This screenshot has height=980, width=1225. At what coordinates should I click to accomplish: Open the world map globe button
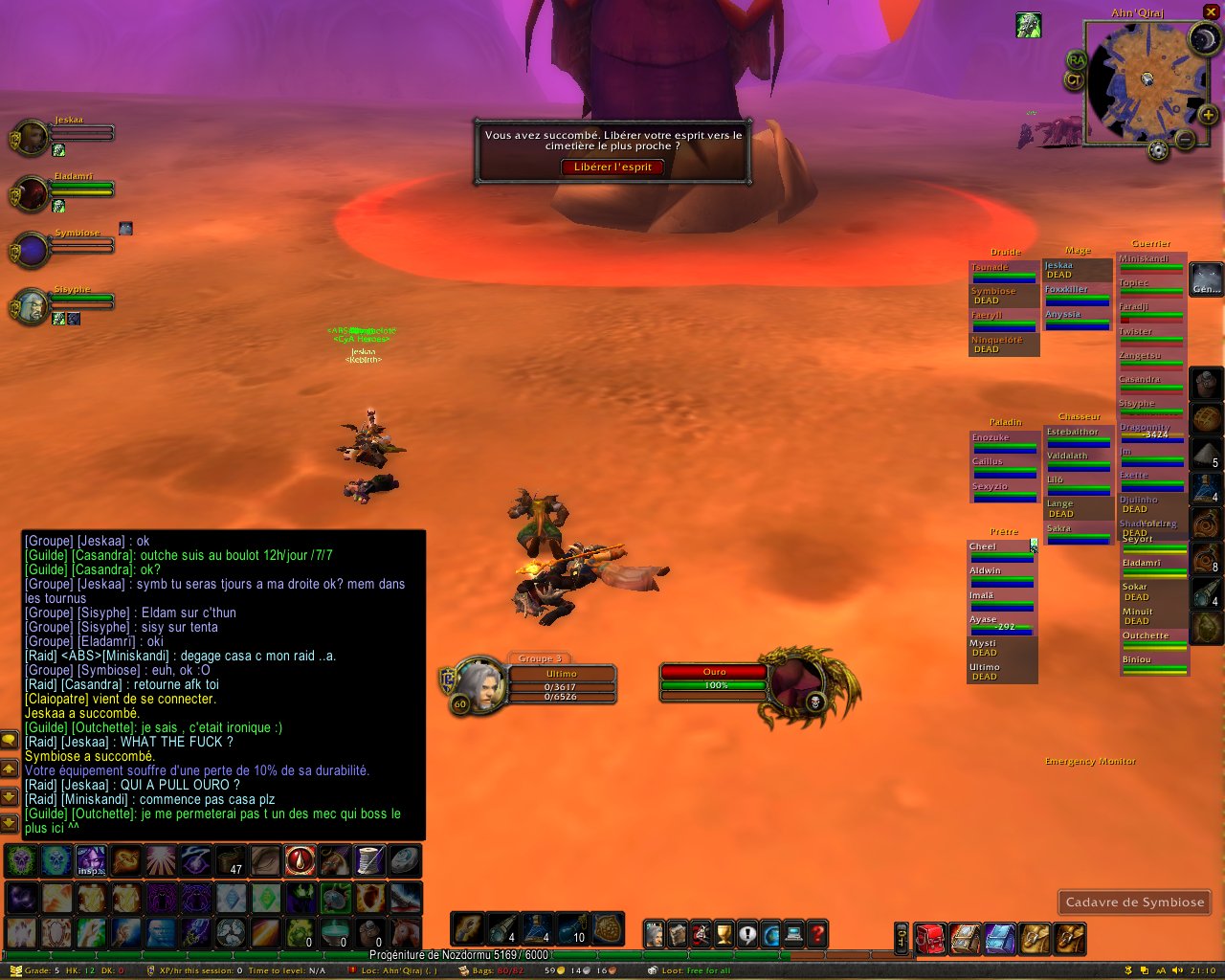[770, 933]
